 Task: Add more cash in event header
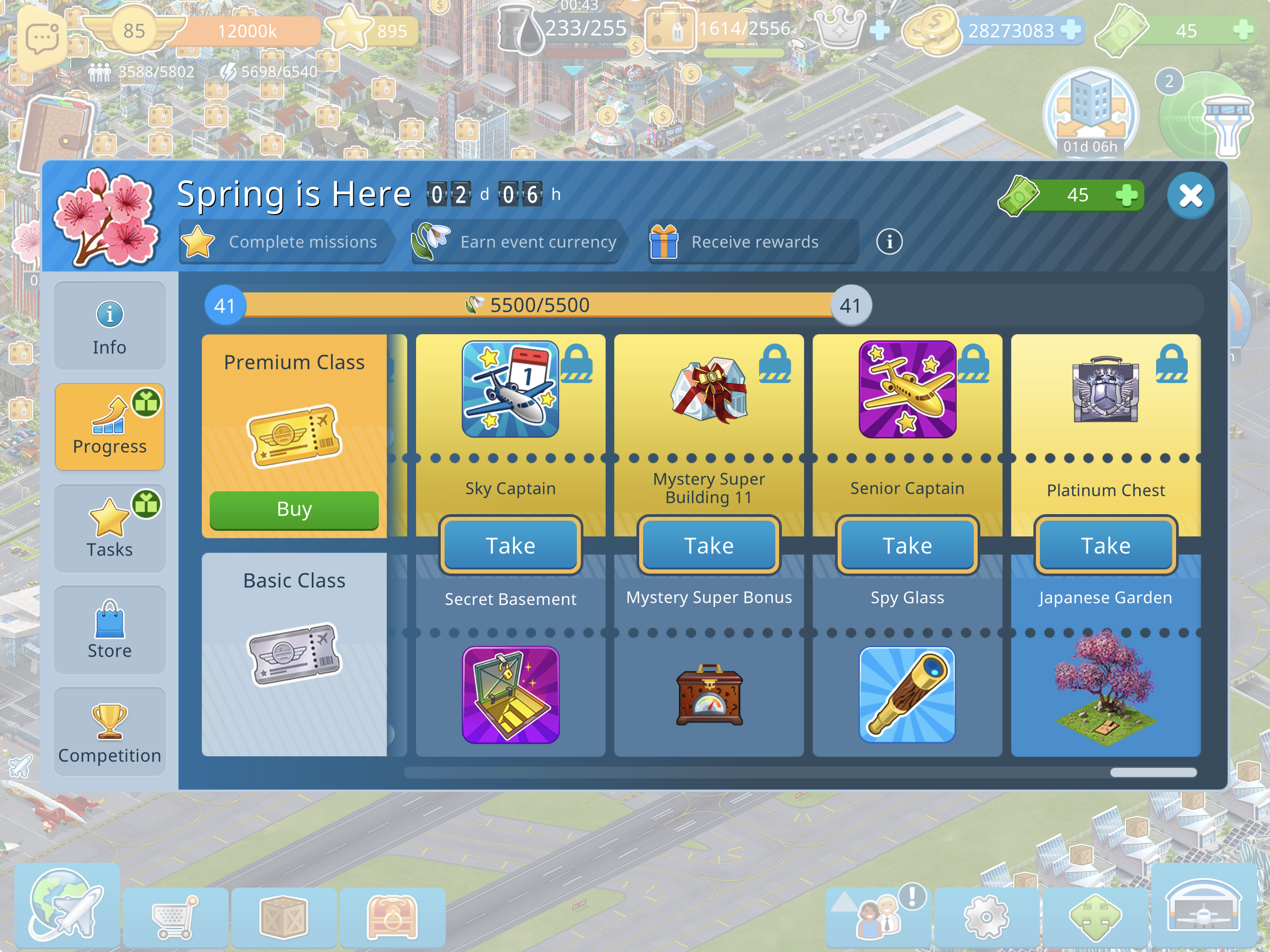click(x=1126, y=195)
